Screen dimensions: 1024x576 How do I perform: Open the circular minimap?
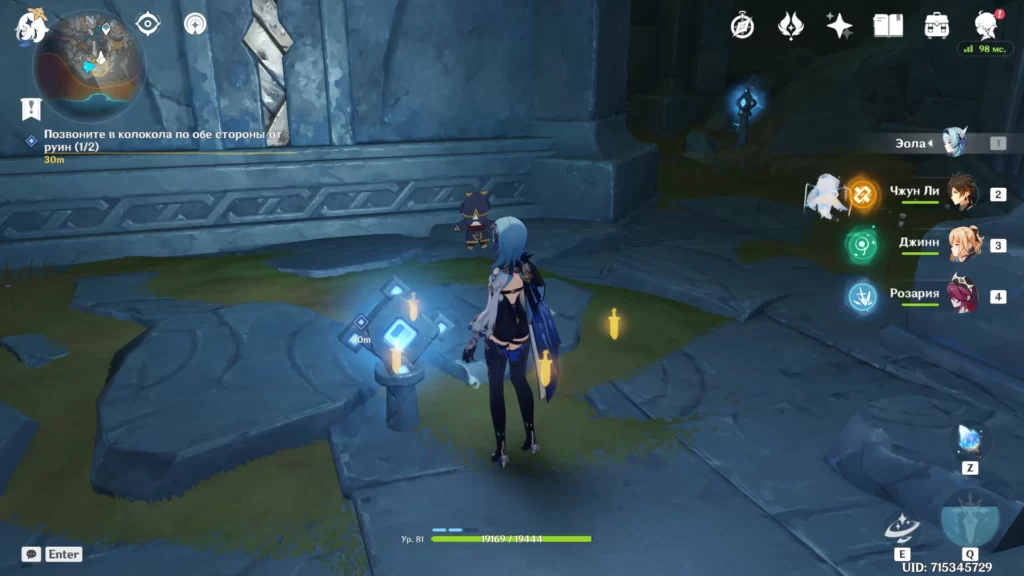click(x=89, y=65)
